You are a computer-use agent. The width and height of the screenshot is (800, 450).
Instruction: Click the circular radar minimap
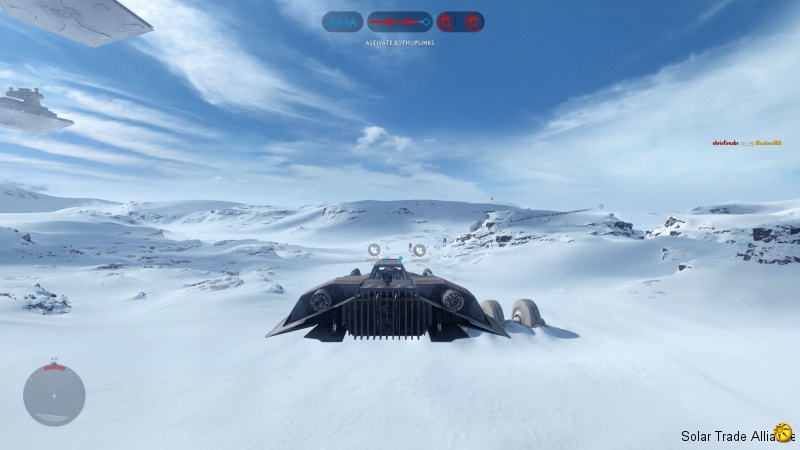pyautogui.click(x=54, y=395)
